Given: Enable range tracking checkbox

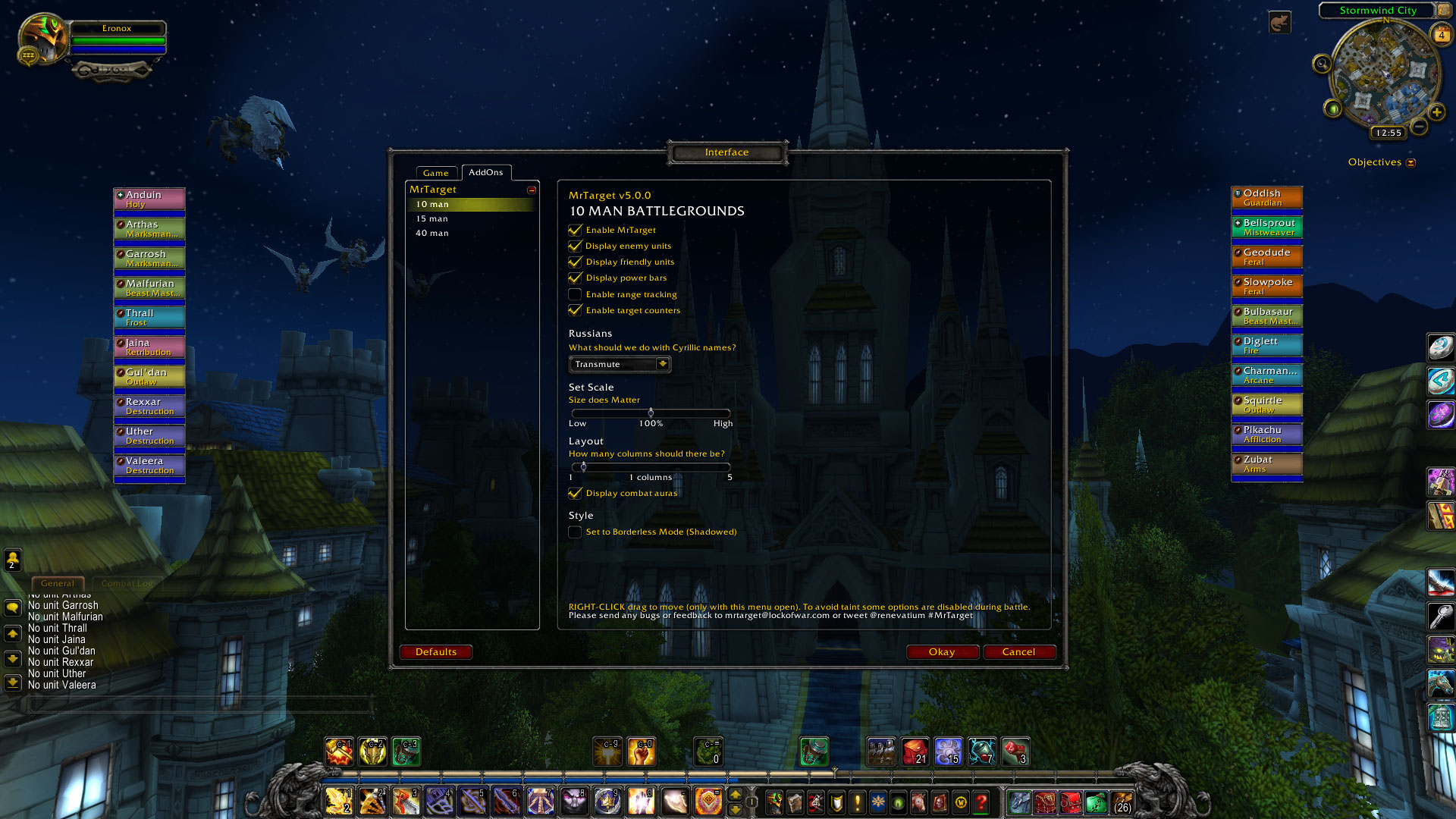Looking at the screenshot, I should pyautogui.click(x=576, y=294).
